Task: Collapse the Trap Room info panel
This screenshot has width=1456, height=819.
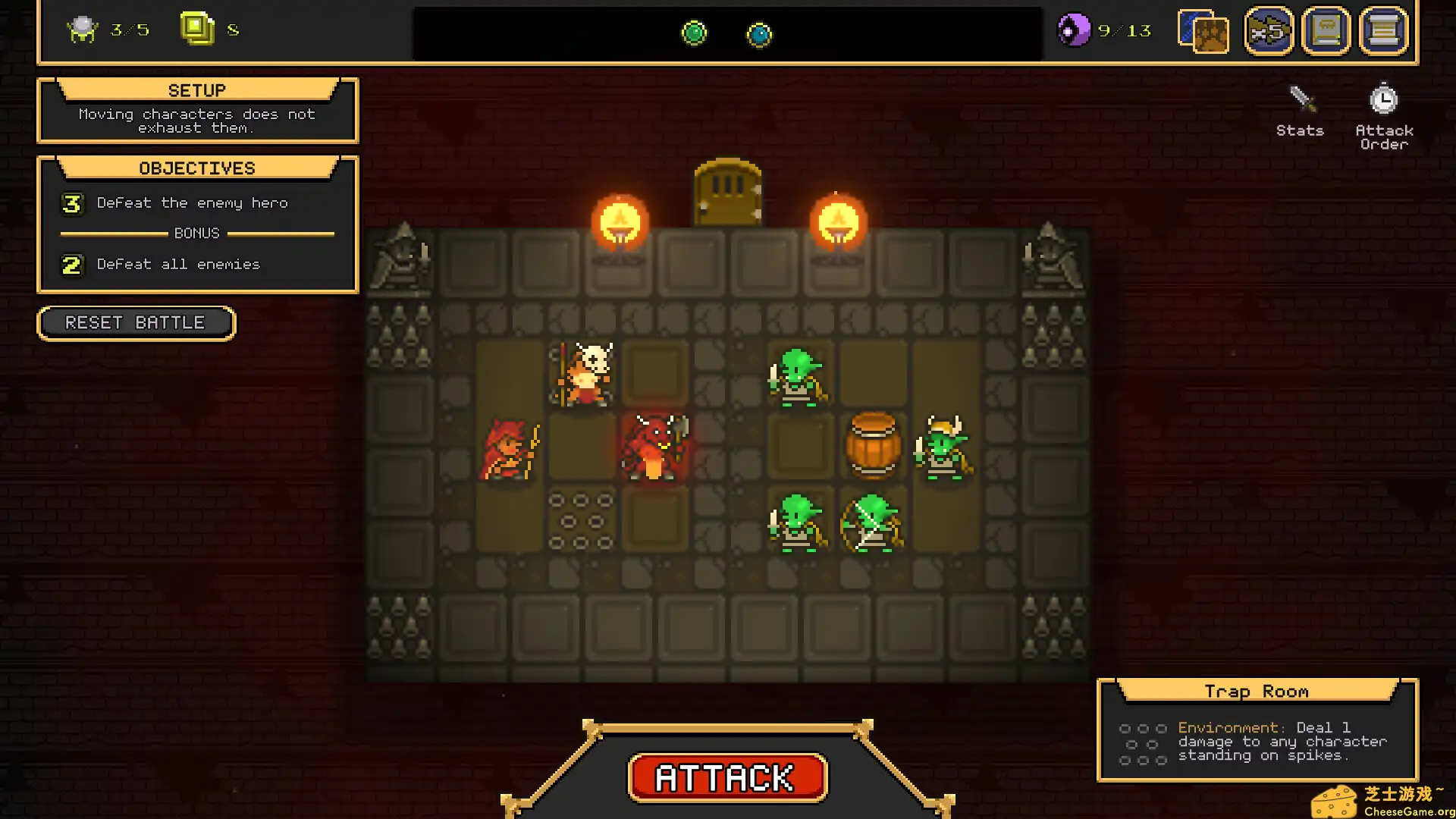Action: coord(1257,691)
